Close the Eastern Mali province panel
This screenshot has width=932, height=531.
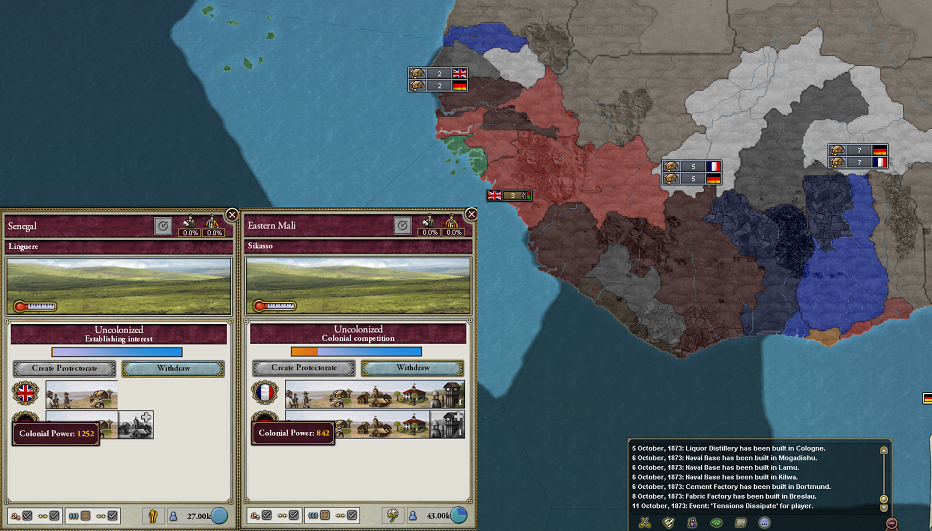click(471, 214)
